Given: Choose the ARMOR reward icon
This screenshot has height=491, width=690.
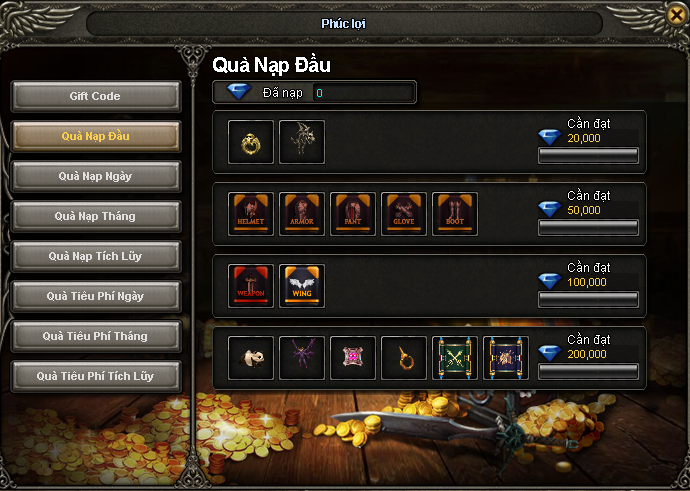Looking at the screenshot, I should click(302, 214).
